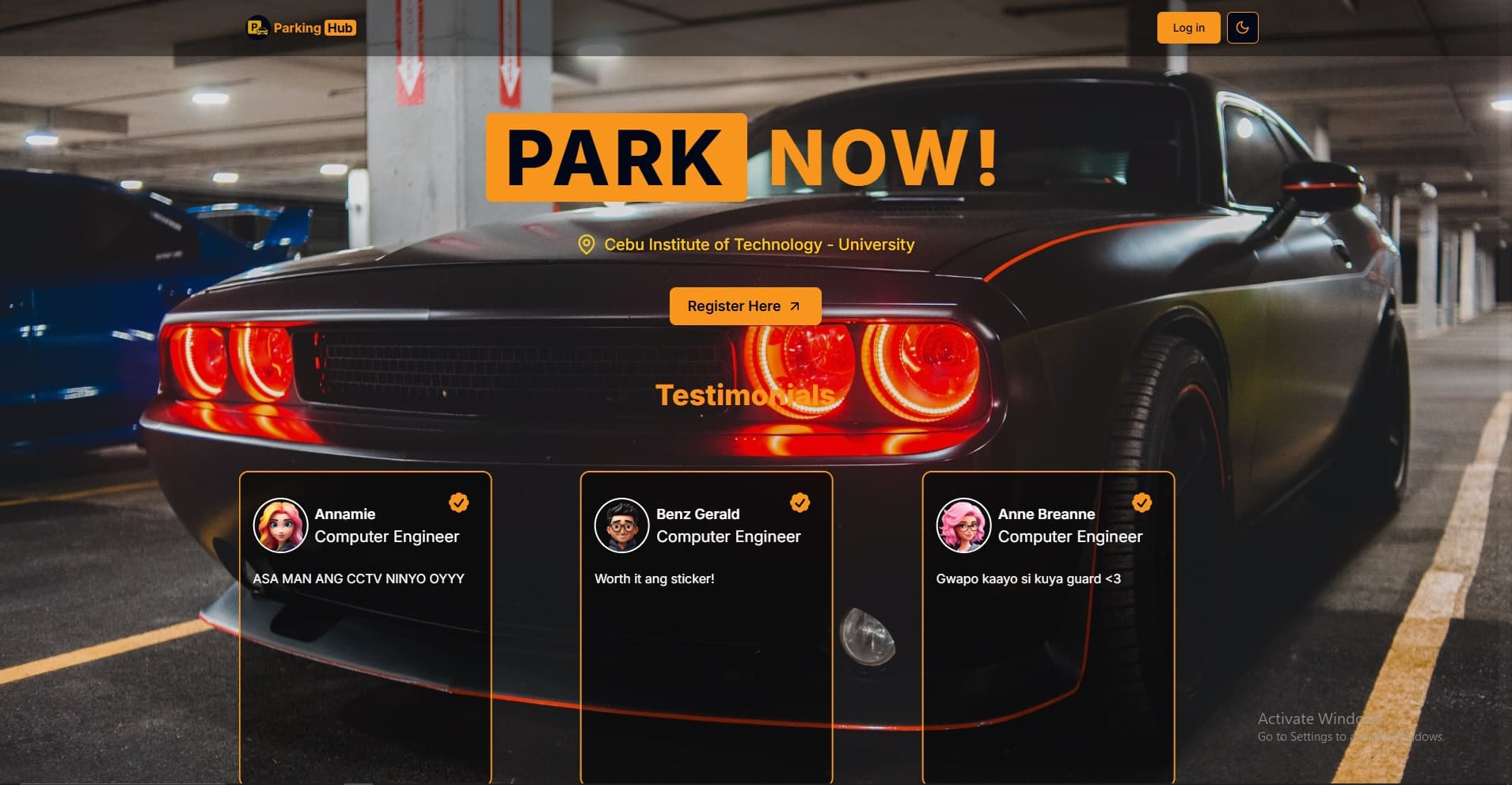Click the Log in button
The width and height of the screenshot is (1512, 785).
1187,27
